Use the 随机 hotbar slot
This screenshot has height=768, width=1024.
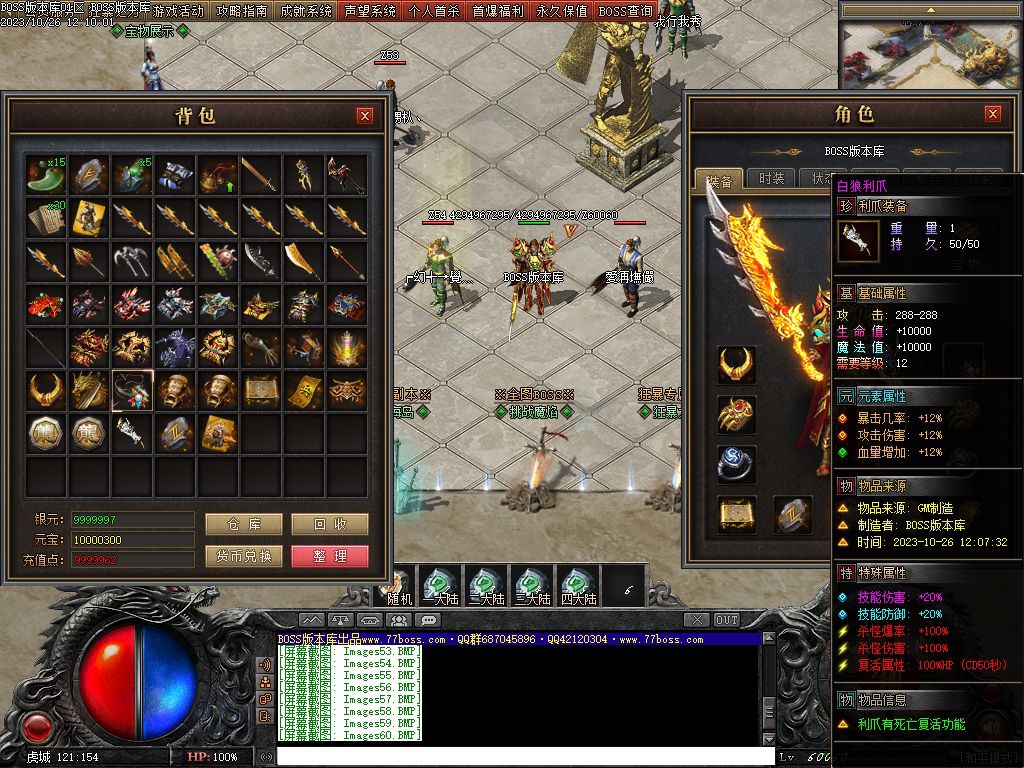click(x=400, y=585)
